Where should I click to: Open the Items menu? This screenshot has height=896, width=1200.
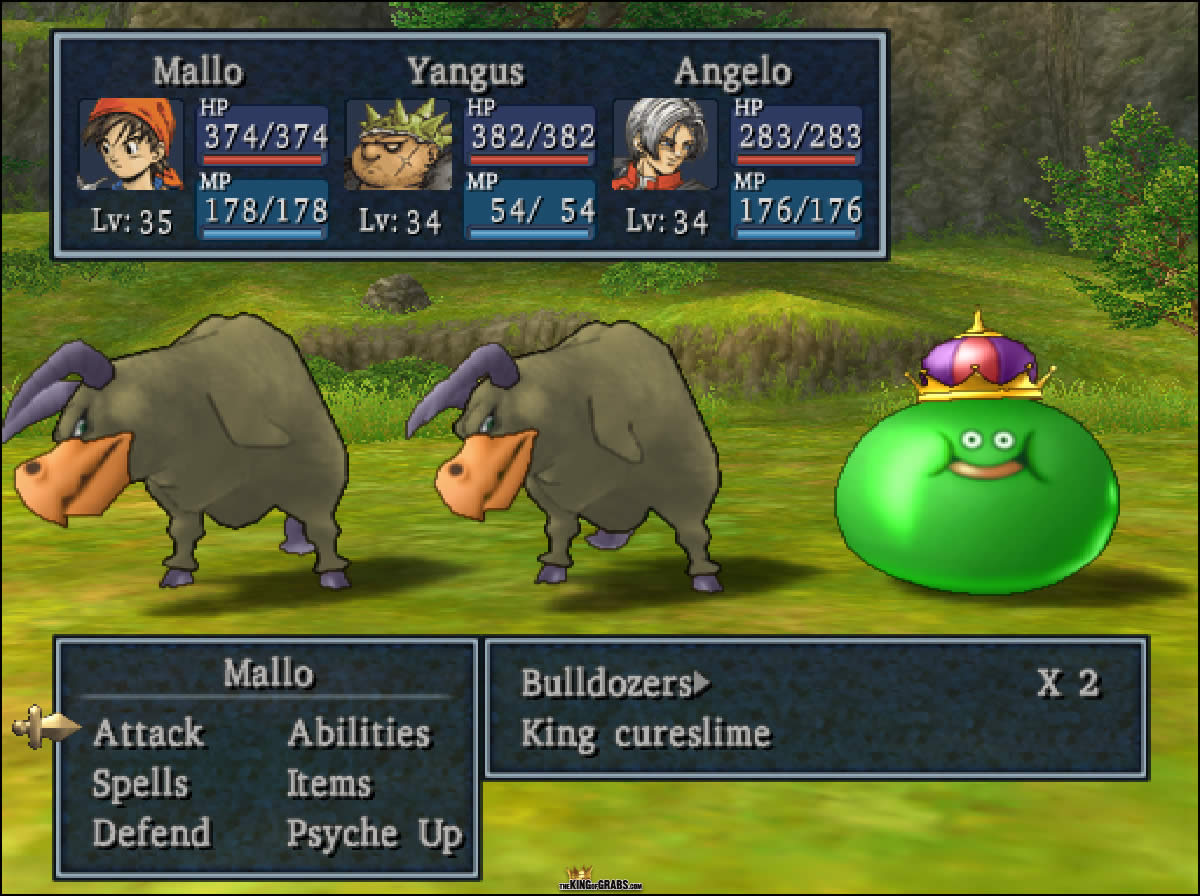[329, 784]
